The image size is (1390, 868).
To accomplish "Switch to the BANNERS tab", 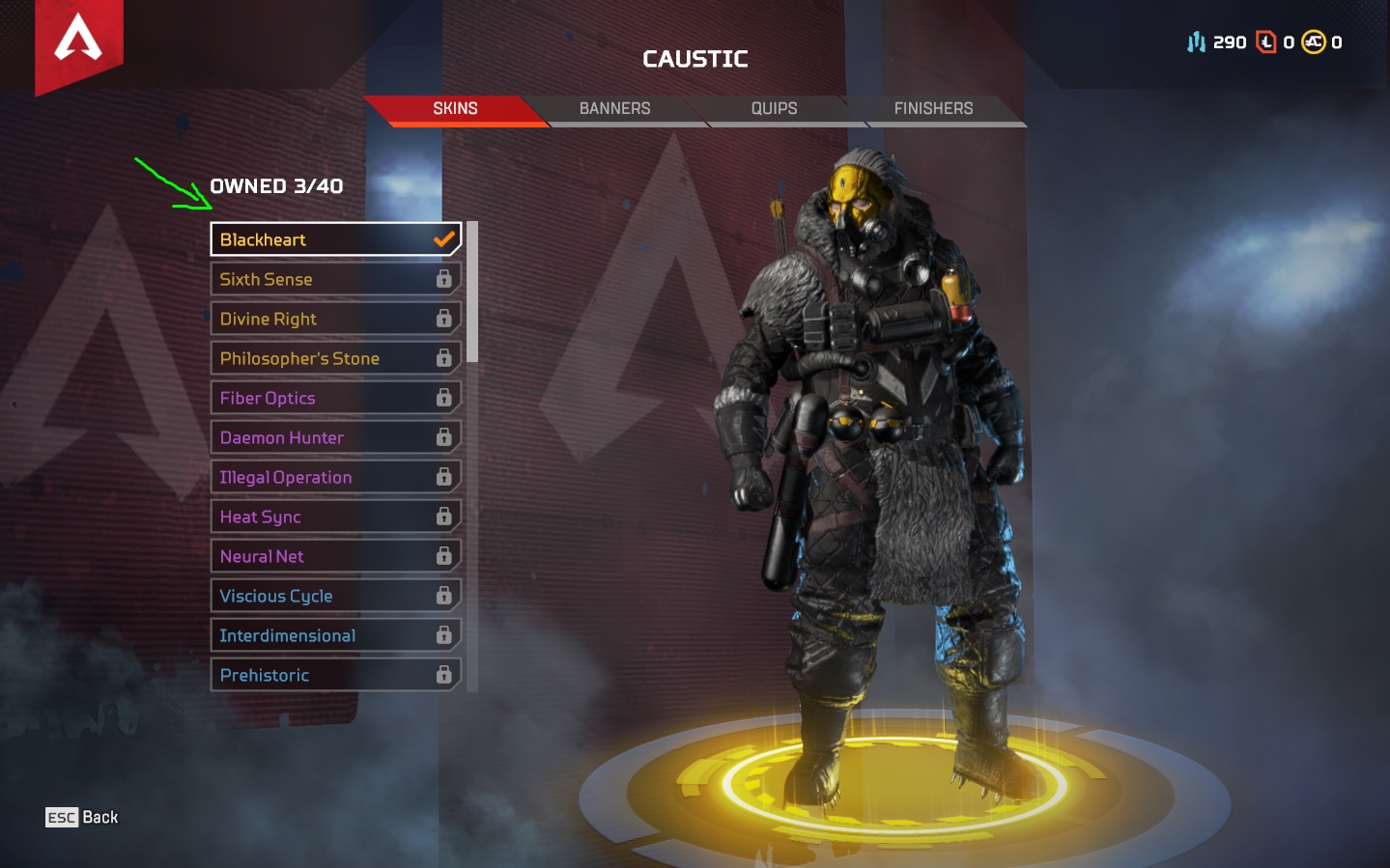I will tap(614, 108).
